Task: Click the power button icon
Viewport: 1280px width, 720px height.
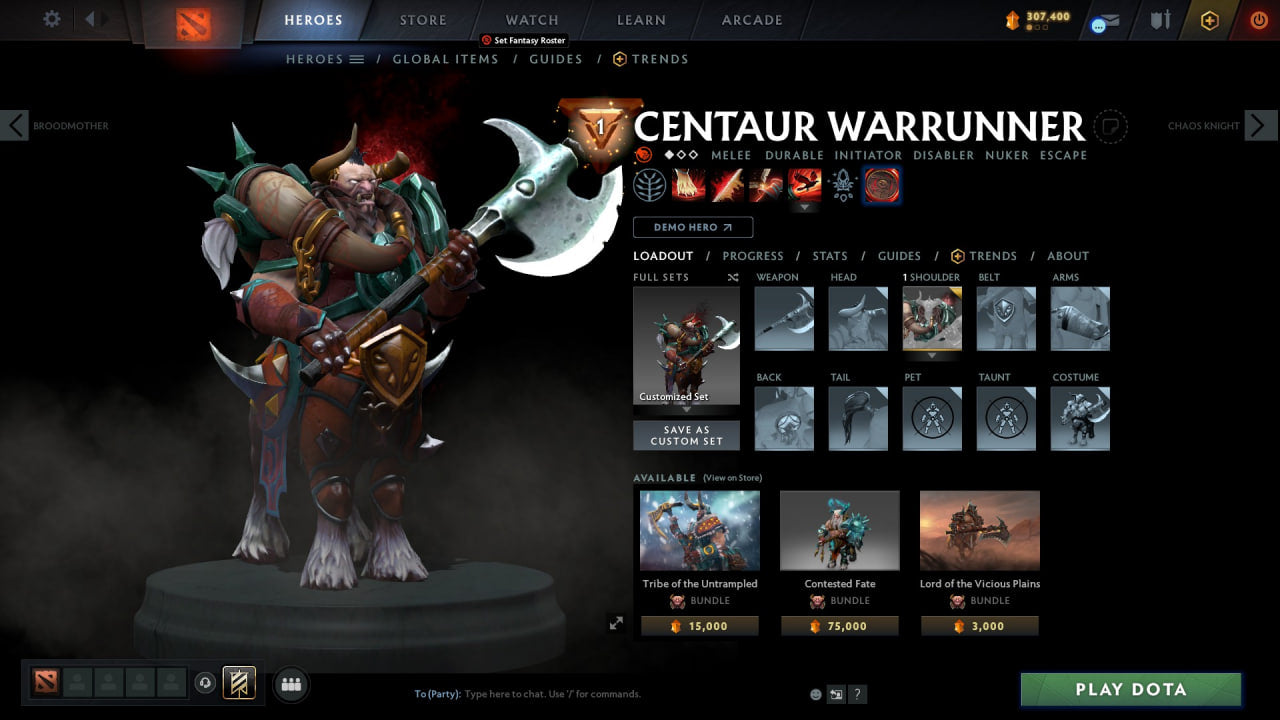Action: [x=1258, y=19]
